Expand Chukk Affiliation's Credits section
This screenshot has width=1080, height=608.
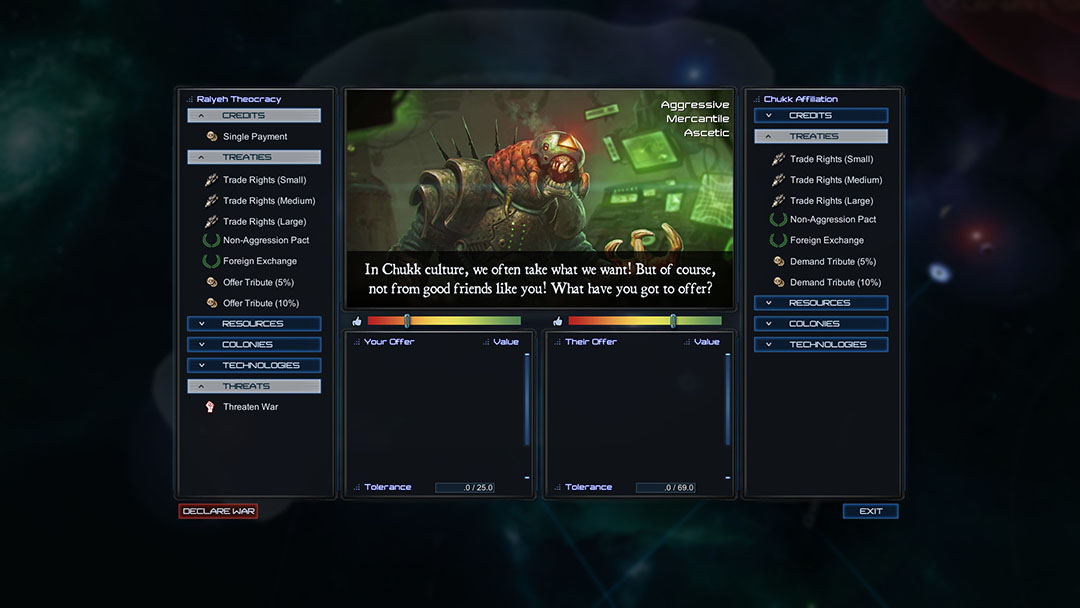pyautogui.click(x=821, y=116)
